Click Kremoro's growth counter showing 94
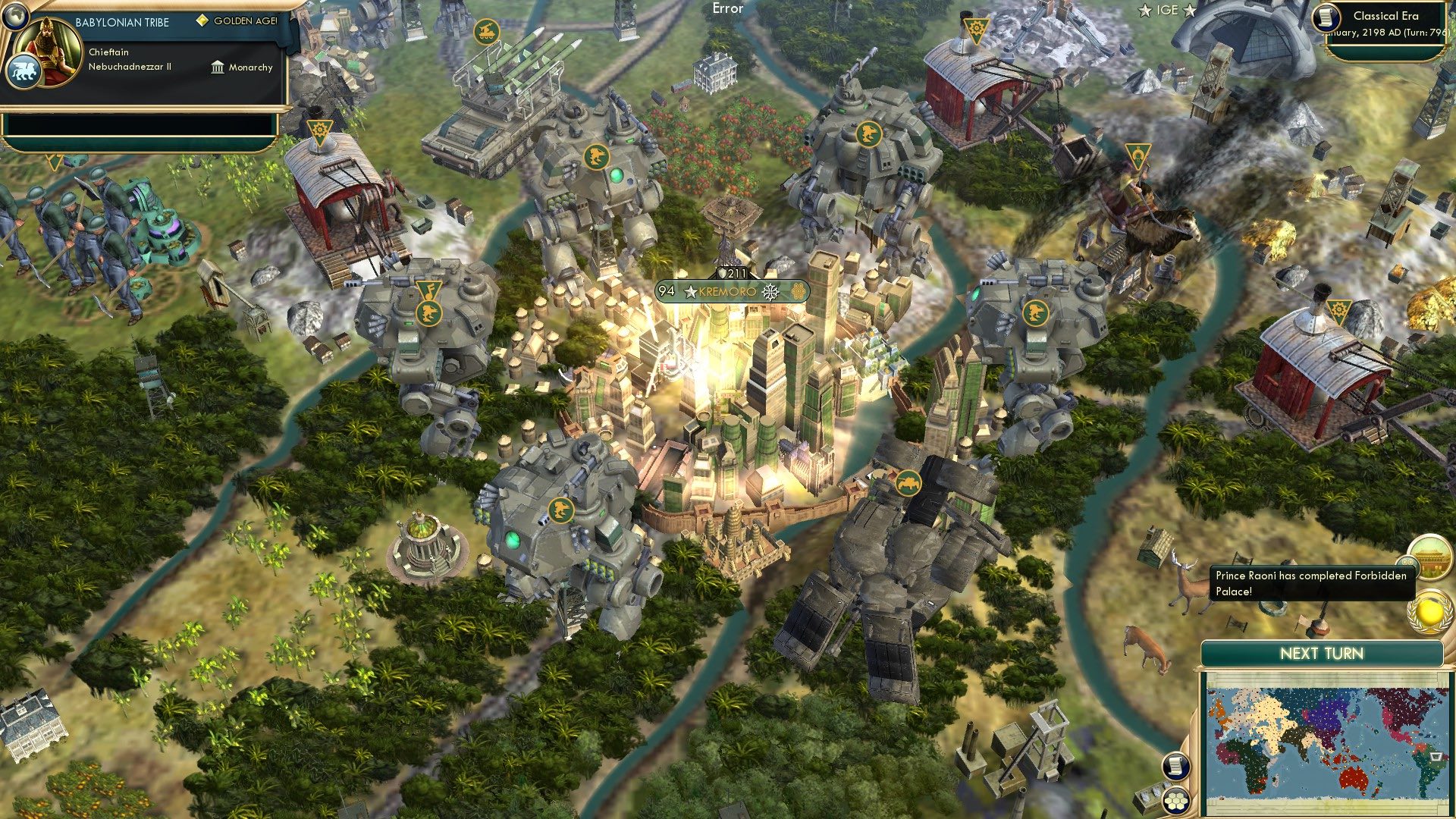Image resolution: width=1456 pixels, height=819 pixels. click(x=666, y=290)
